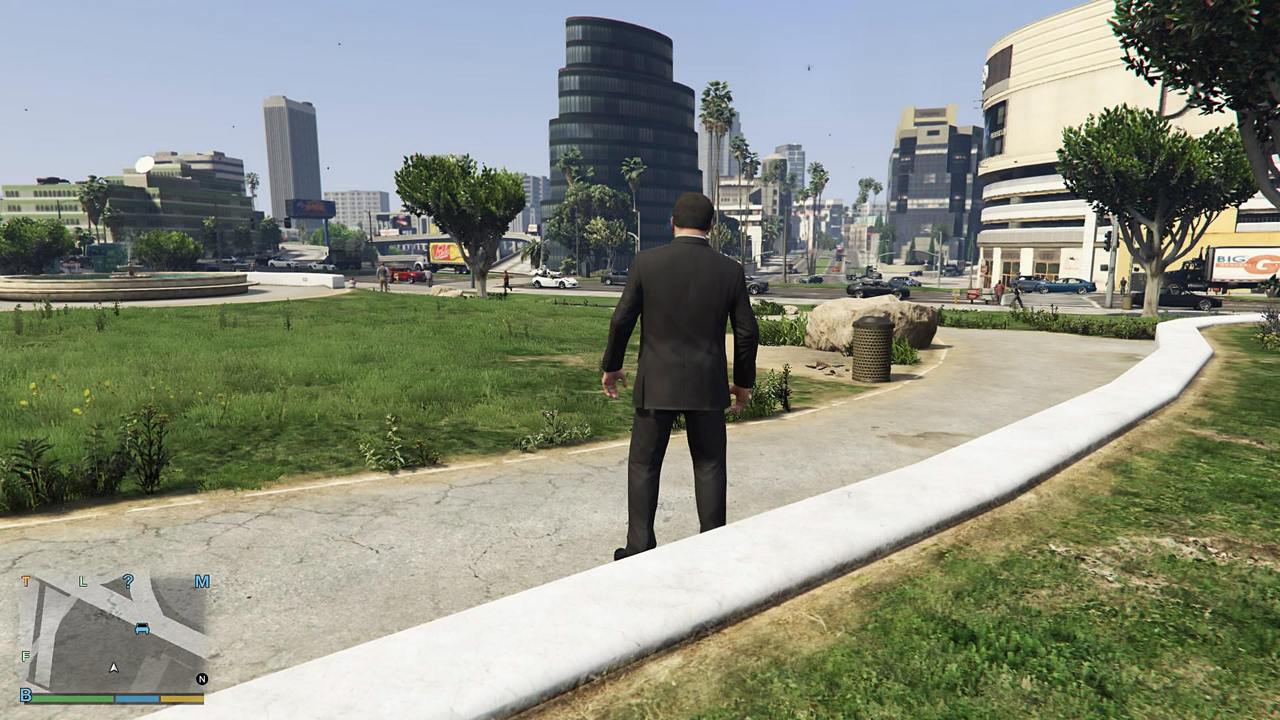Viewport: 1280px width, 720px height.
Task: Click the blue armor segment of the HUD bar
Action: point(137,698)
